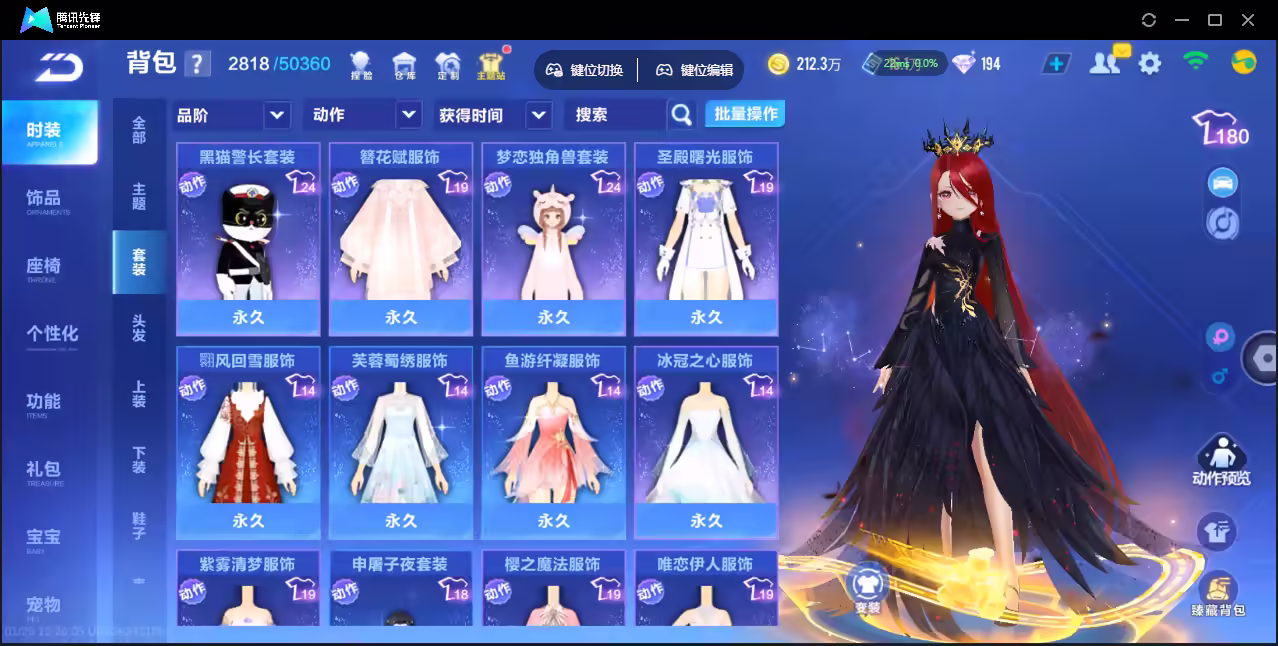
Task: Show the 头发 sub-category
Action: [139, 327]
